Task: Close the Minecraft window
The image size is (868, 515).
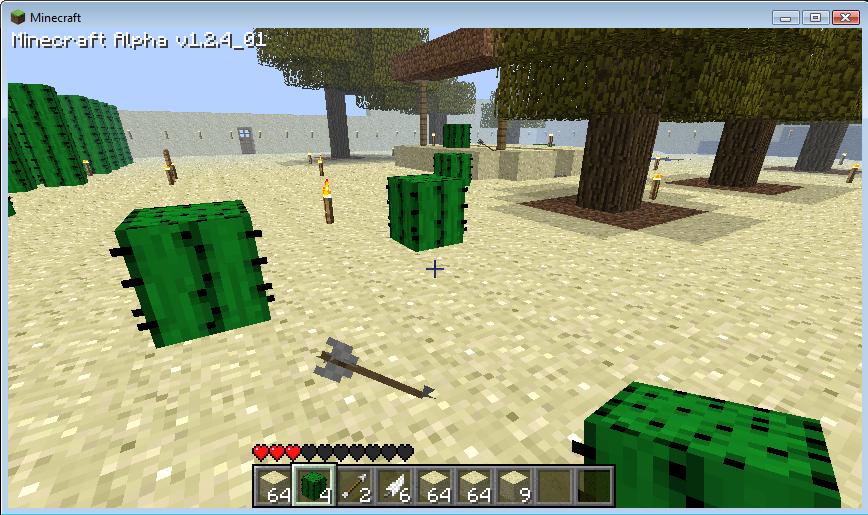Action: point(842,17)
